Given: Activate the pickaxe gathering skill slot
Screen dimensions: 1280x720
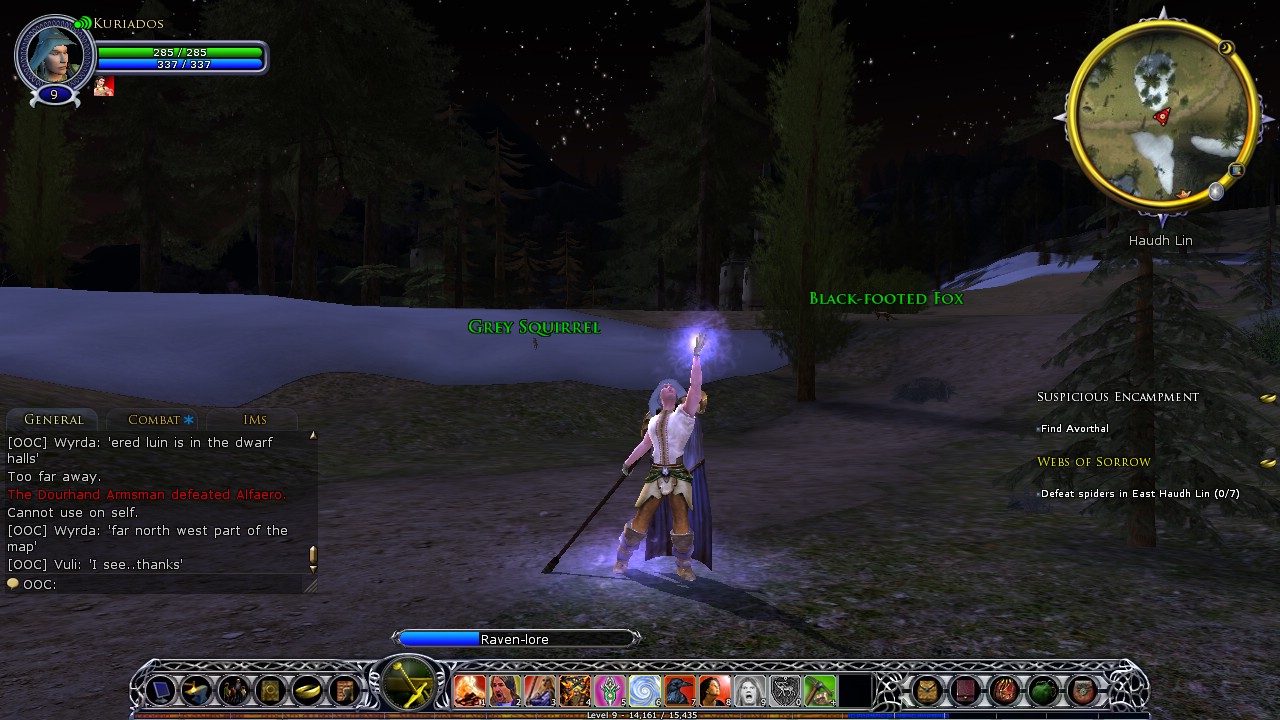Looking at the screenshot, I should click(x=819, y=690).
